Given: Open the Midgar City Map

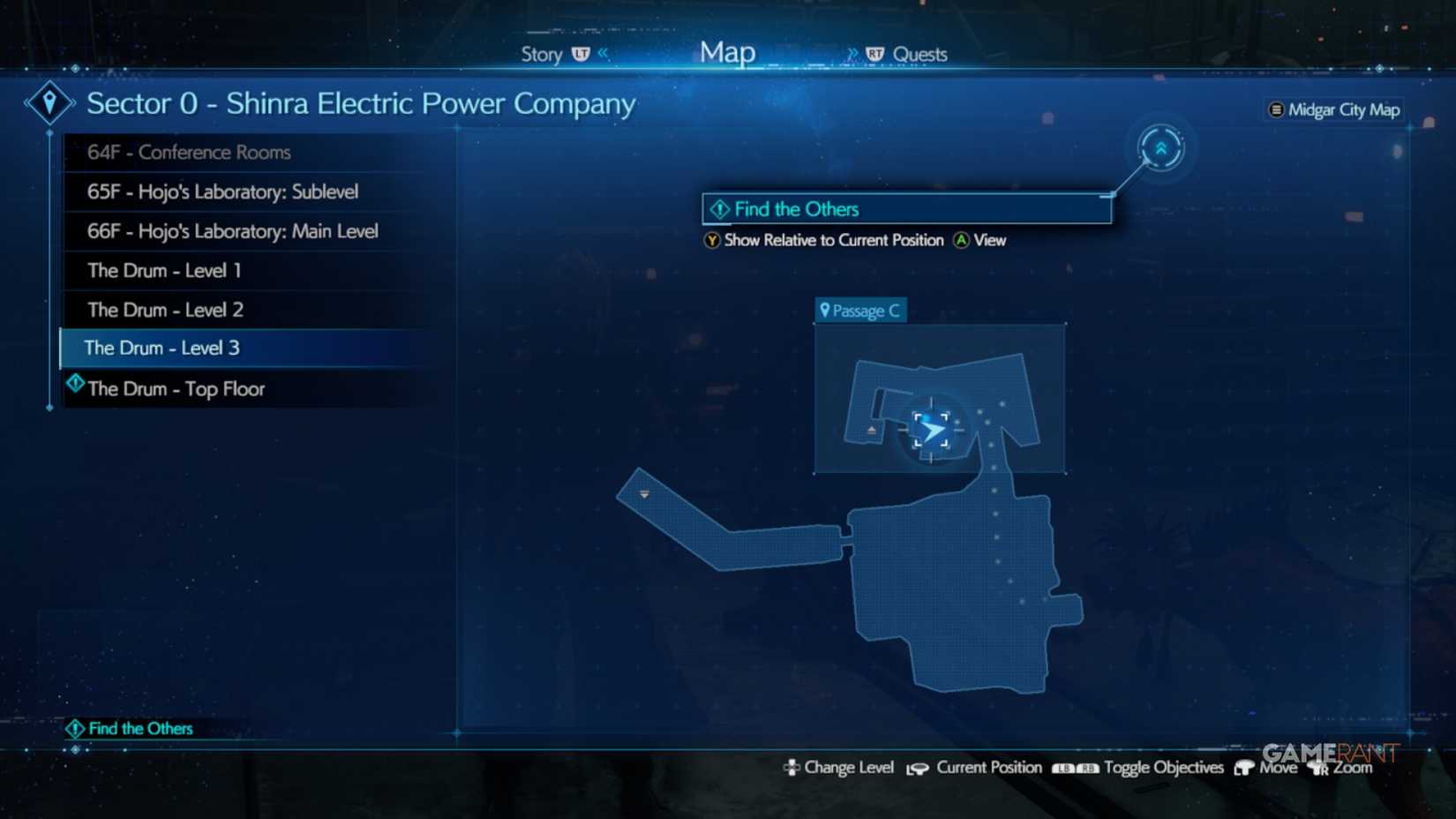Looking at the screenshot, I should coord(1333,109).
